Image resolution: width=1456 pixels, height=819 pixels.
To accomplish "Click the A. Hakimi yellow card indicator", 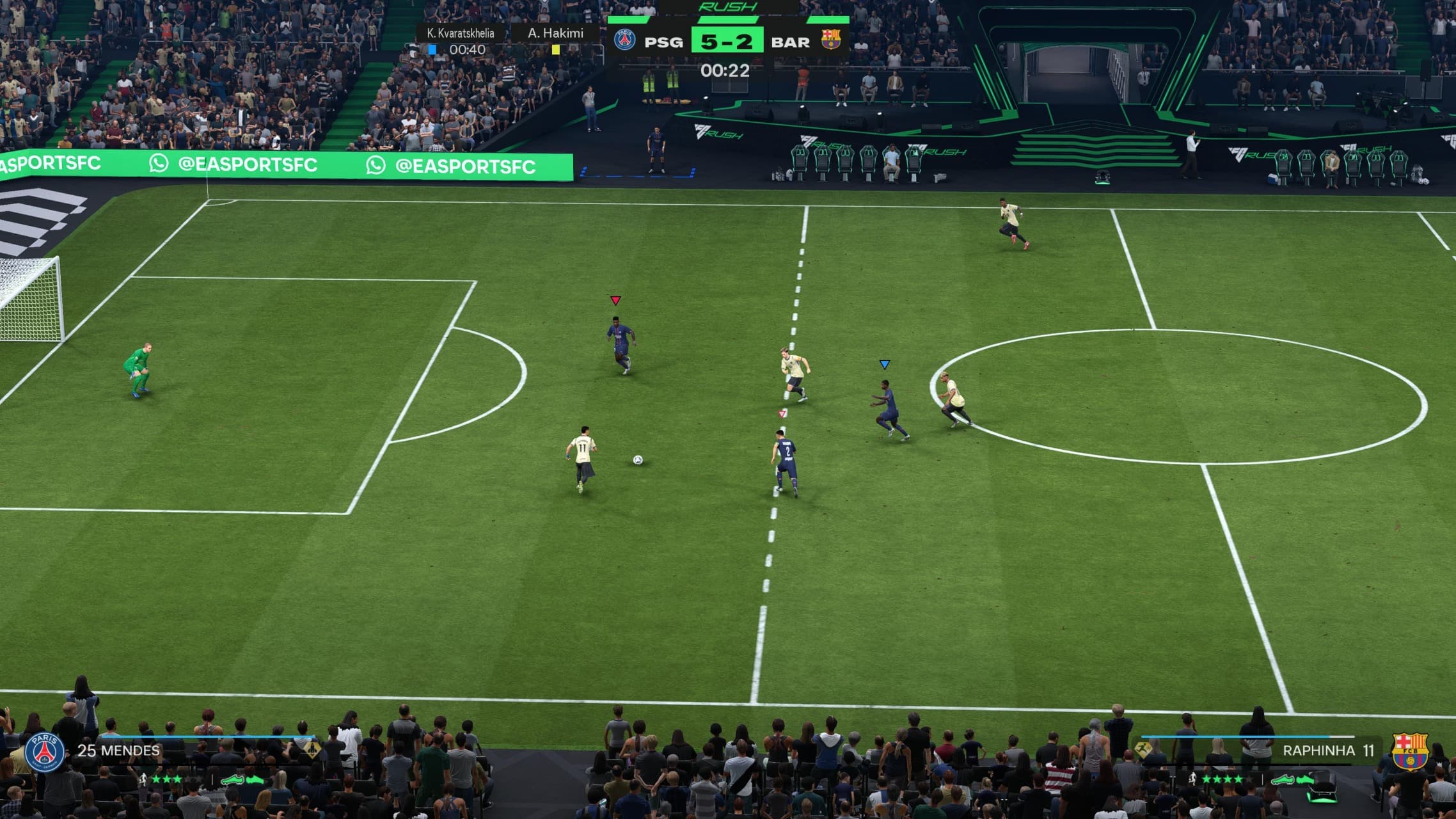I will [555, 49].
